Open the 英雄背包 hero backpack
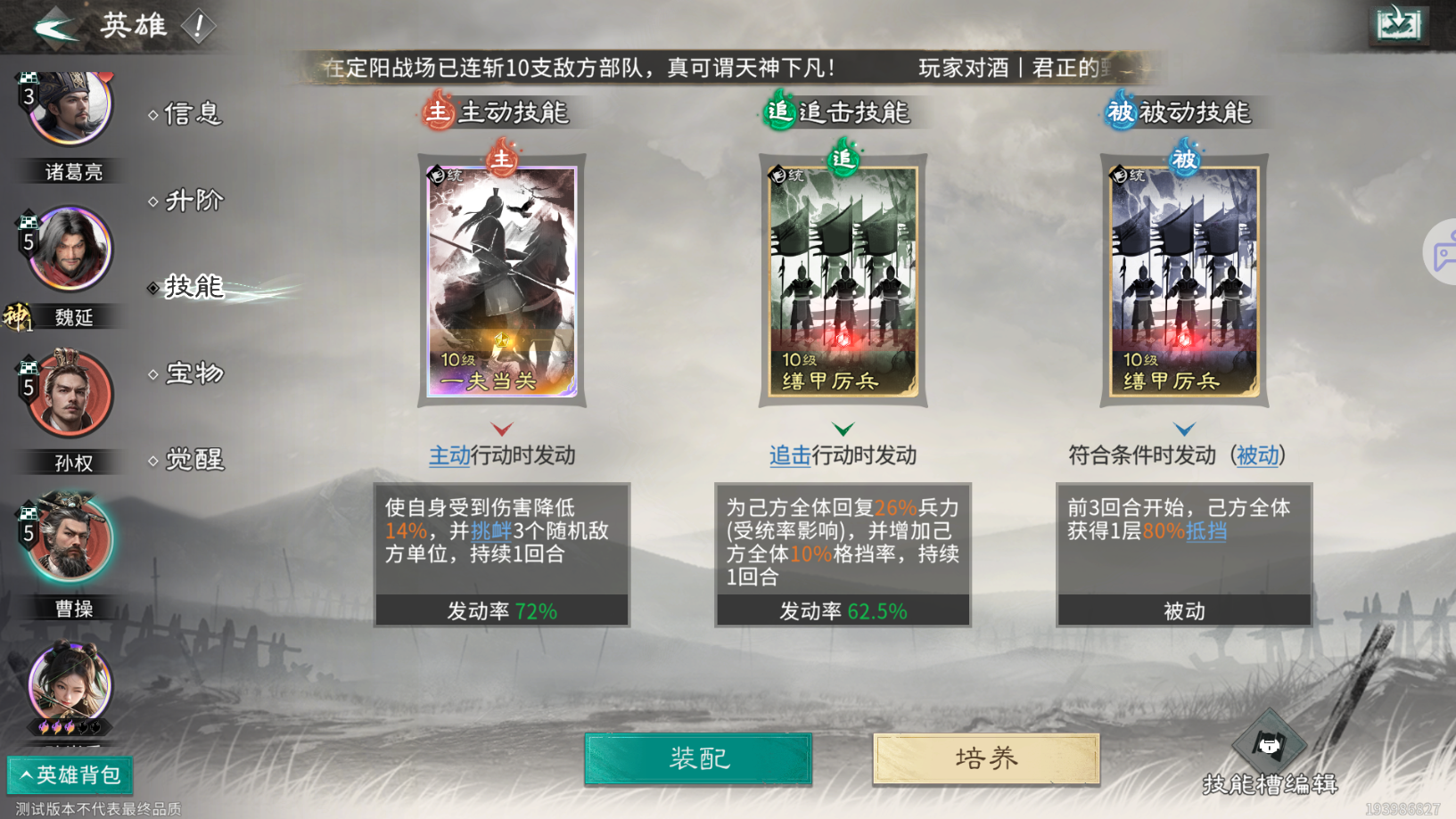 [x=69, y=775]
